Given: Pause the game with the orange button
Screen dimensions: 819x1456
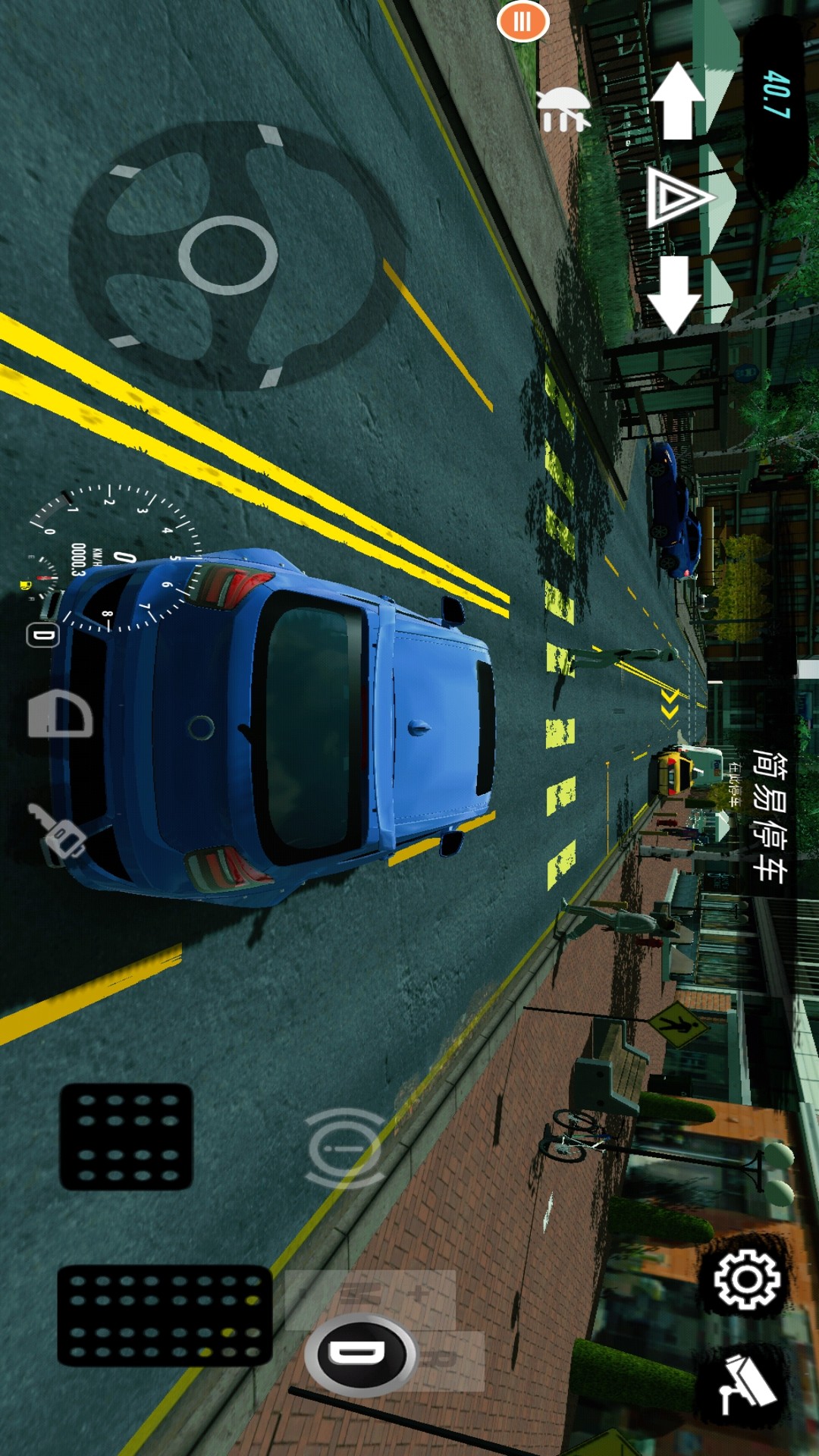Looking at the screenshot, I should pos(522,21).
